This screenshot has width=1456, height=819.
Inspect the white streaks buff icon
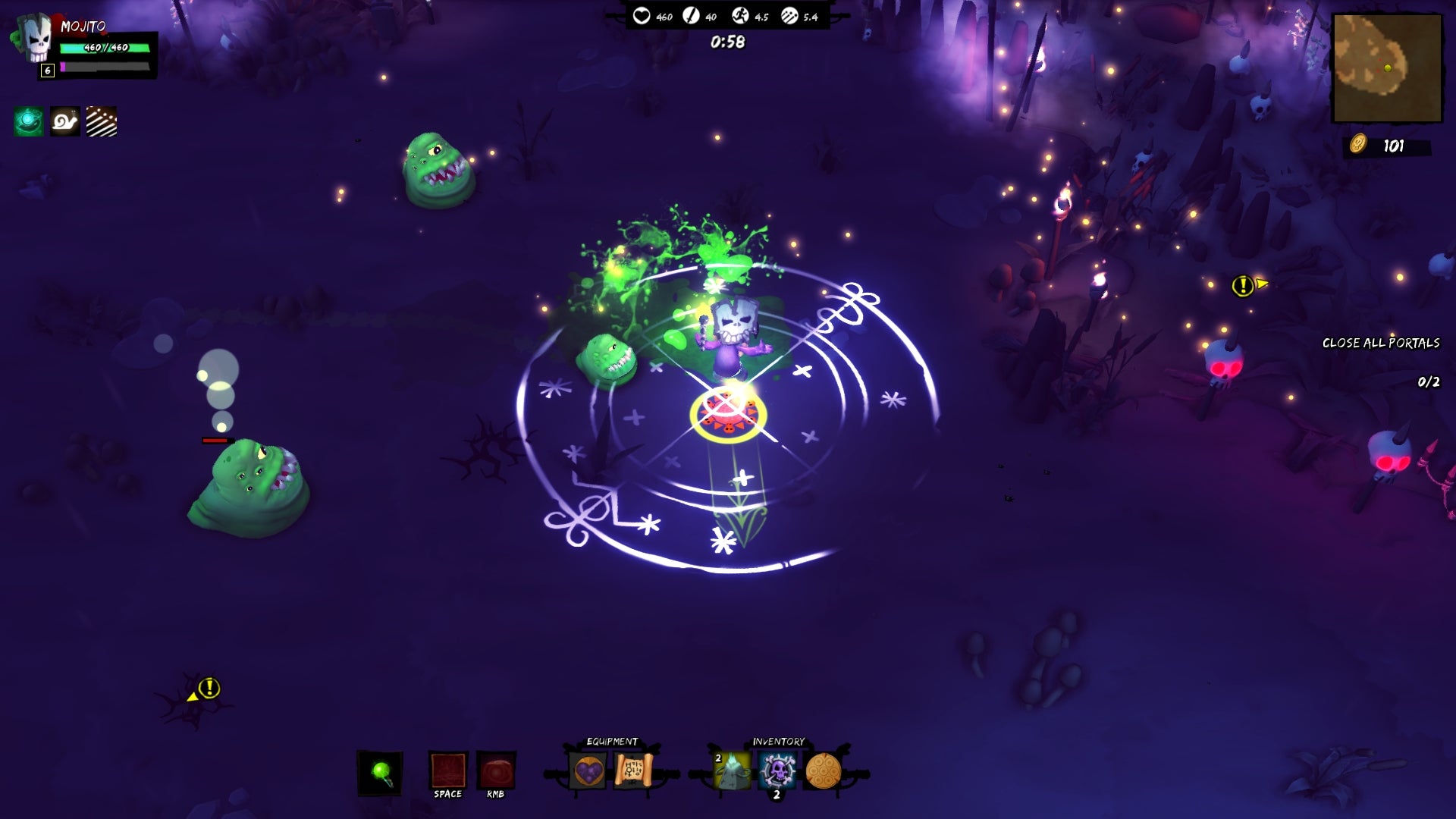[x=102, y=121]
